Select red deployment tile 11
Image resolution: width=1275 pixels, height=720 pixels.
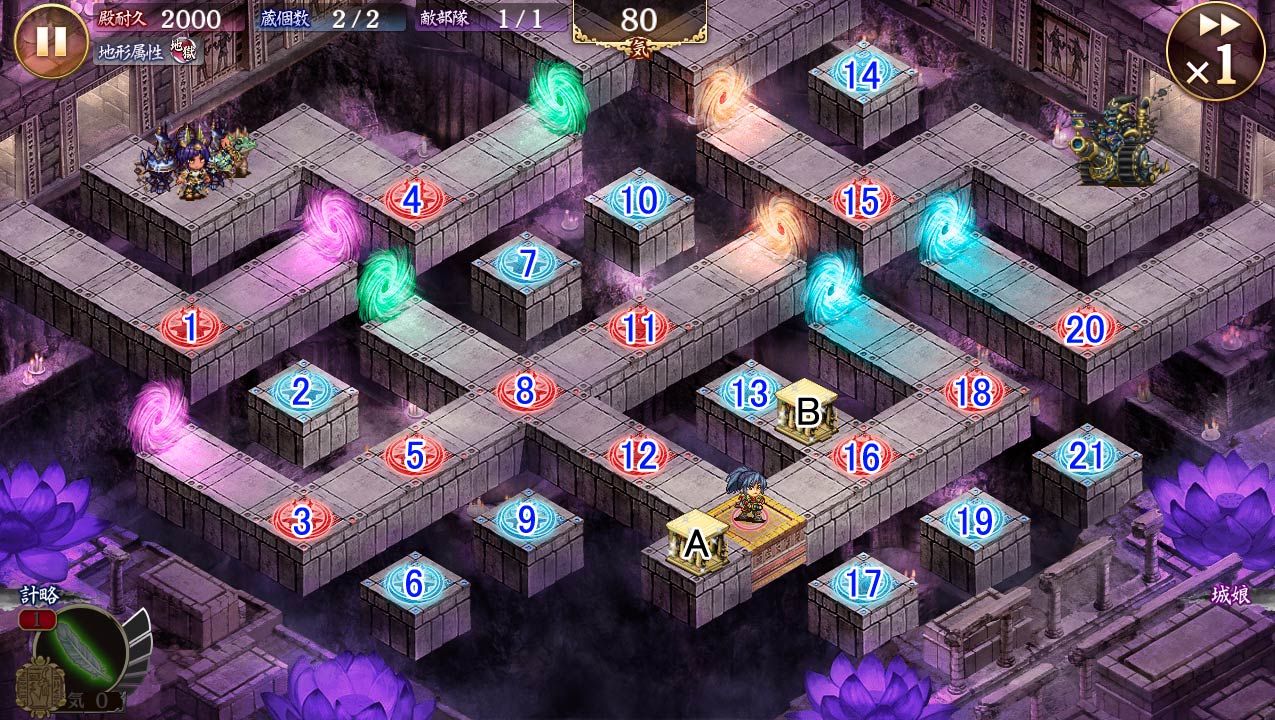[638, 327]
